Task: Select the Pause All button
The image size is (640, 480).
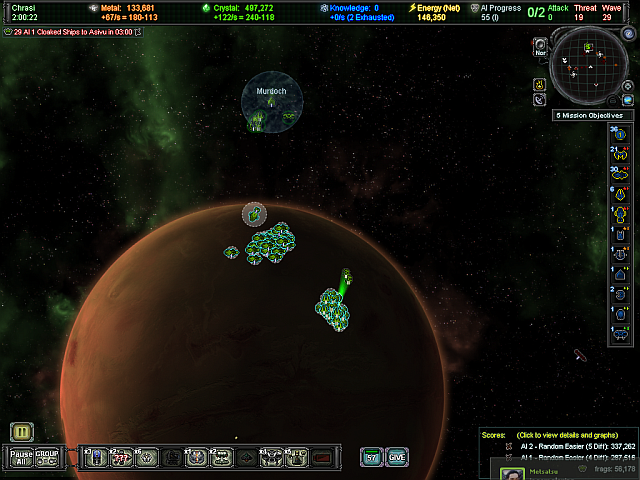Action: tap(21, 457)
